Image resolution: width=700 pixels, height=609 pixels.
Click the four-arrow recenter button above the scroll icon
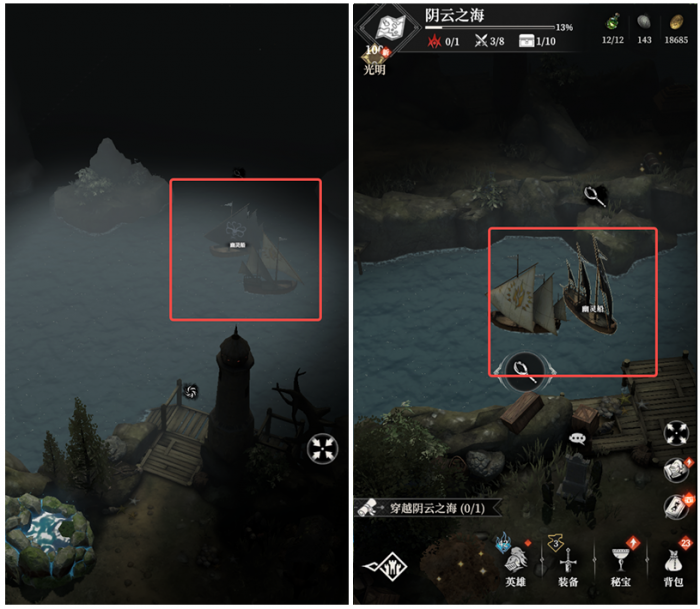coord(676,434)
